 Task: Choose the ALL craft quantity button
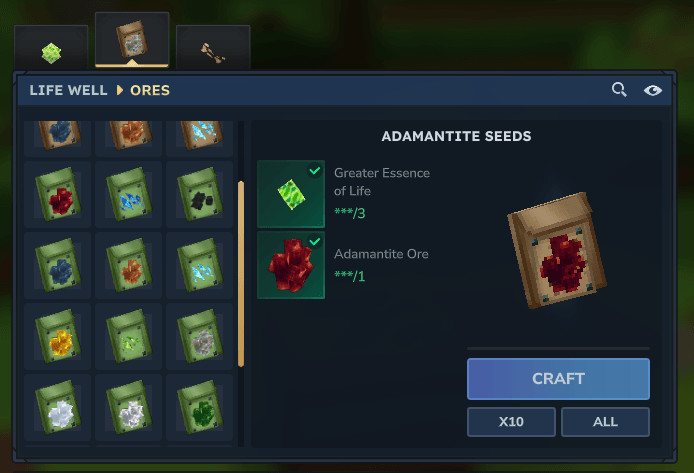pyautogui.click(x=605, y=422)
